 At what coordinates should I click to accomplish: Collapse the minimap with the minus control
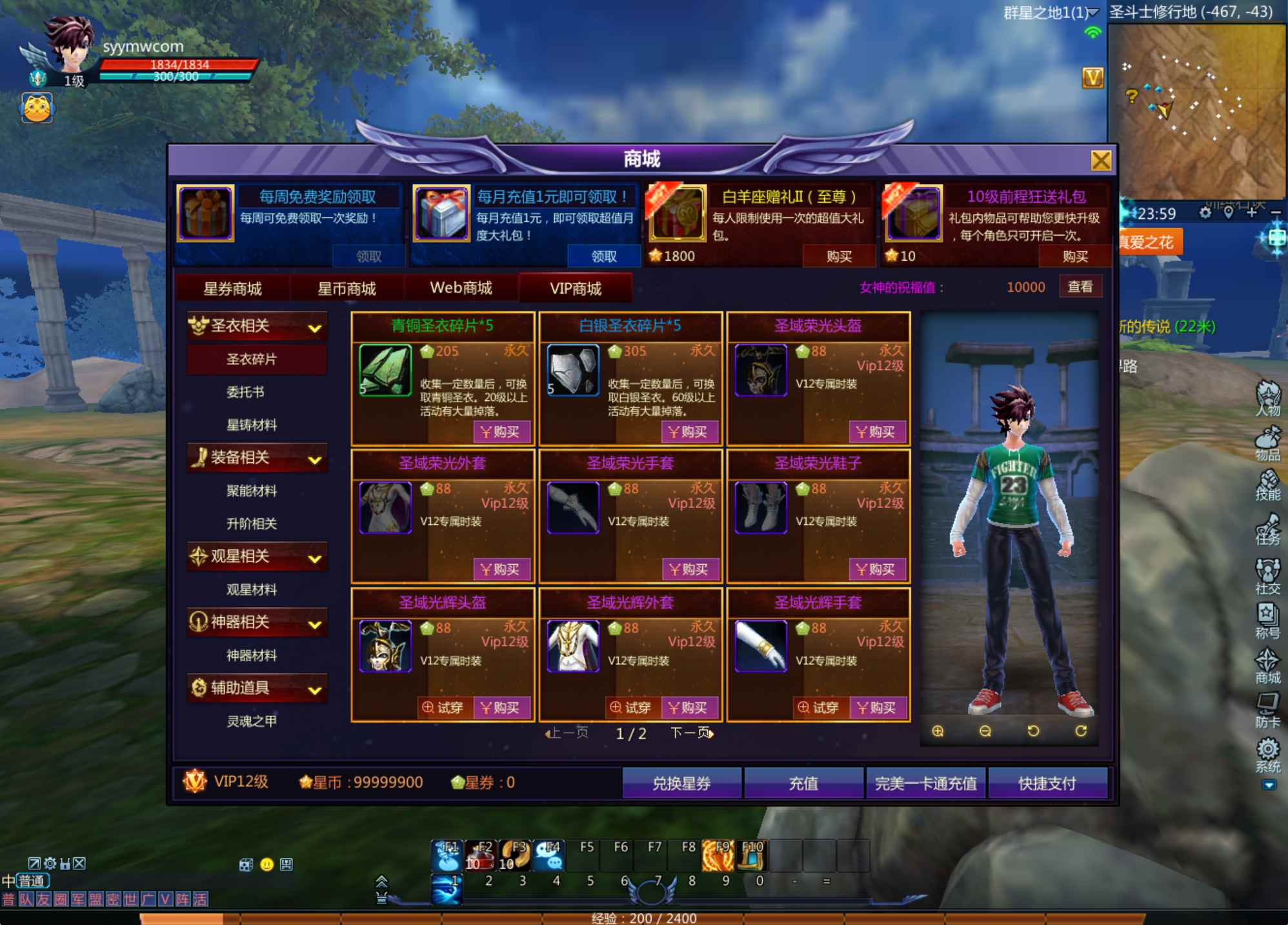[1278, 214]
